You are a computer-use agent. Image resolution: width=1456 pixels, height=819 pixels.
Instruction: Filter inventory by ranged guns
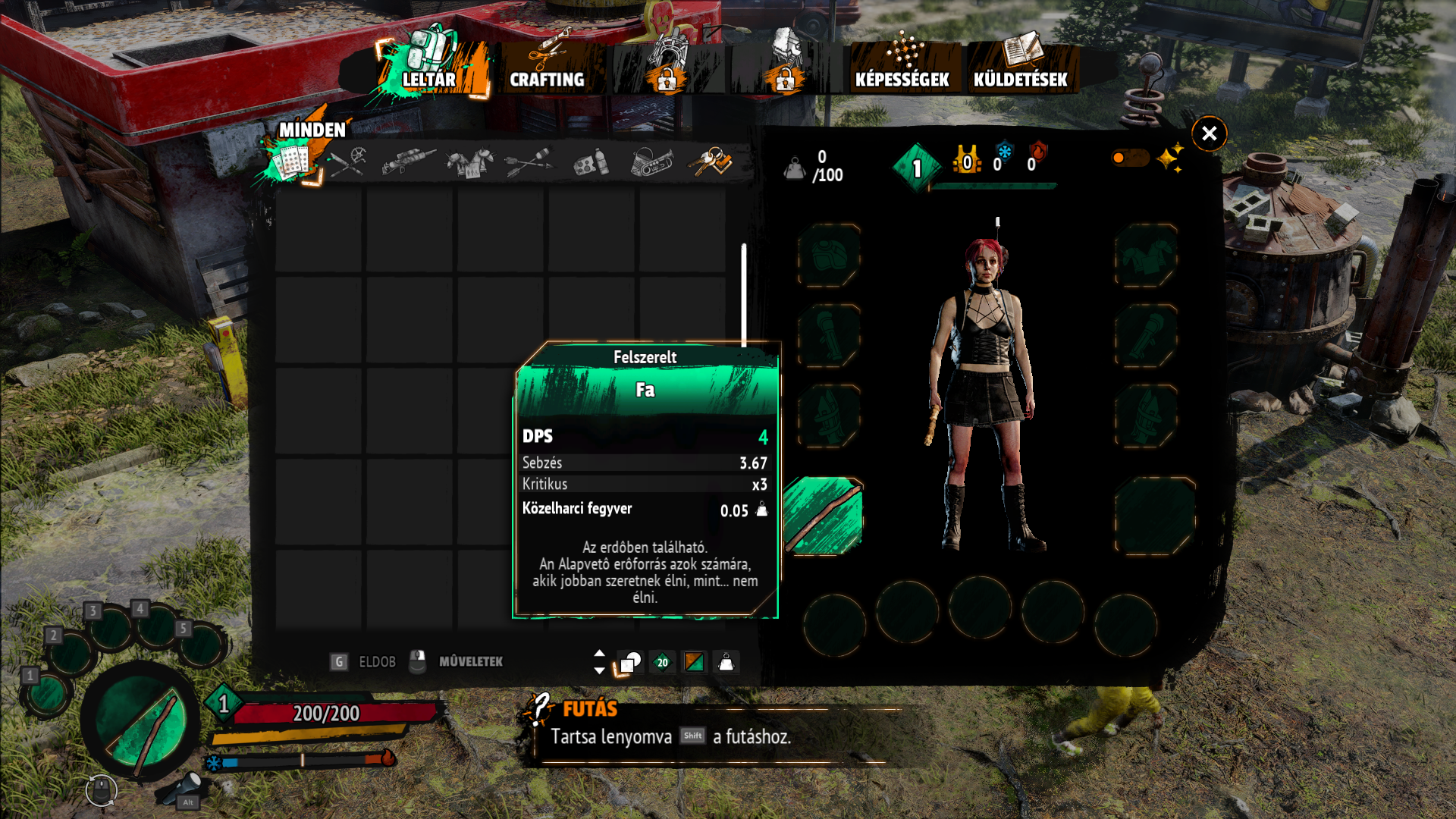[408, 162]
